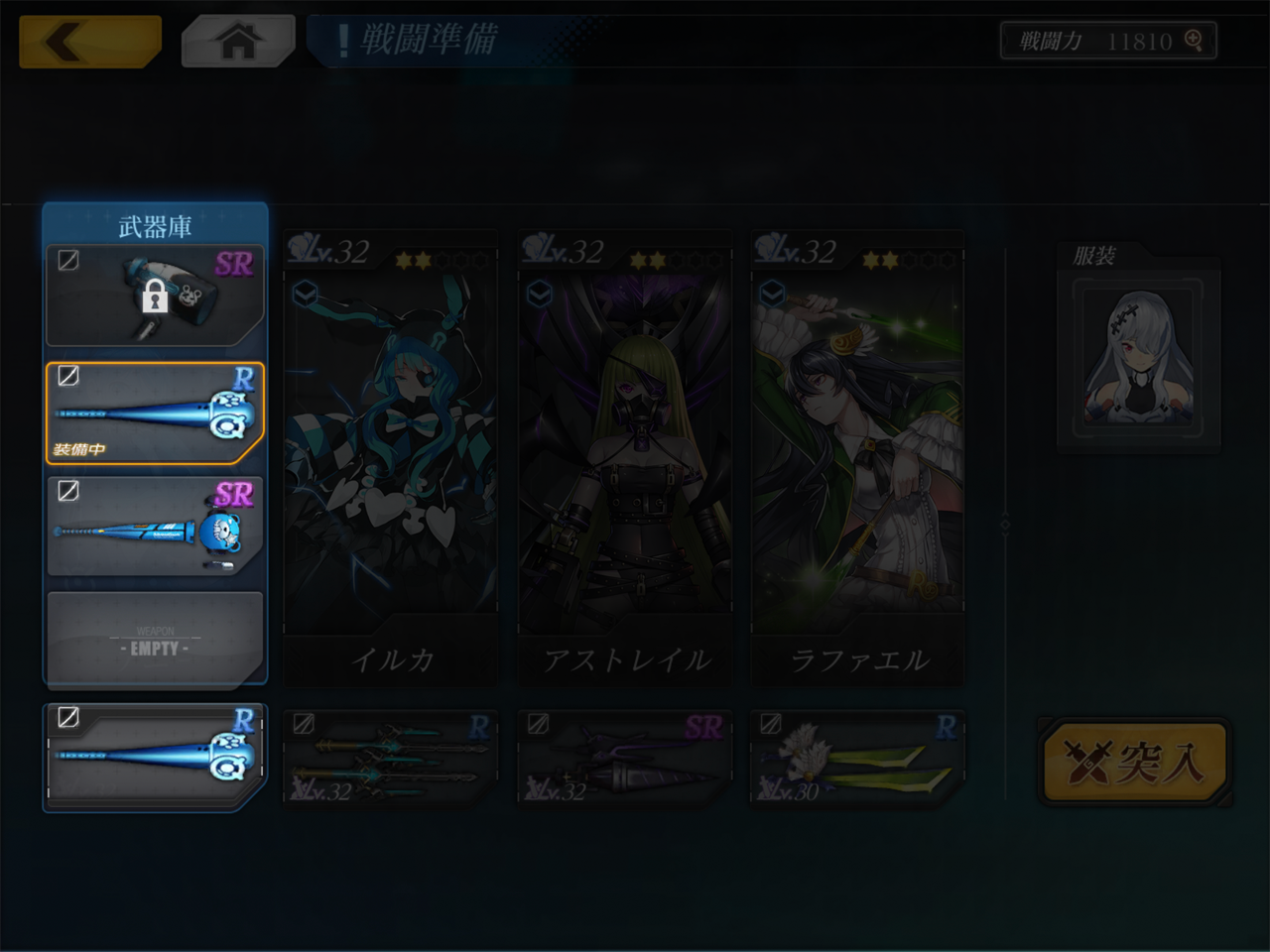This screenshot has height=952, width=1270.
Task: Open アストレイル's SR lance weapon slot
Action: (625, 758)
